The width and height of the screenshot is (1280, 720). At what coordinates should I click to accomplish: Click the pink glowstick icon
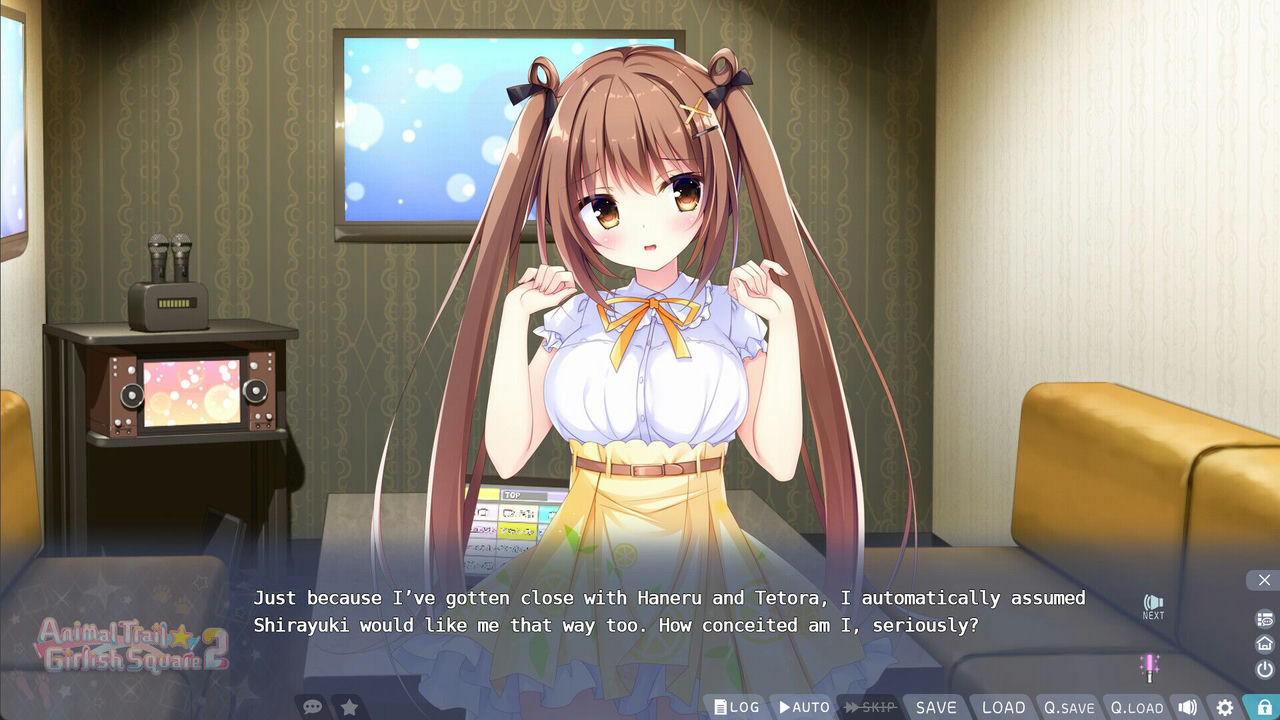click(x=1151, y=668)
